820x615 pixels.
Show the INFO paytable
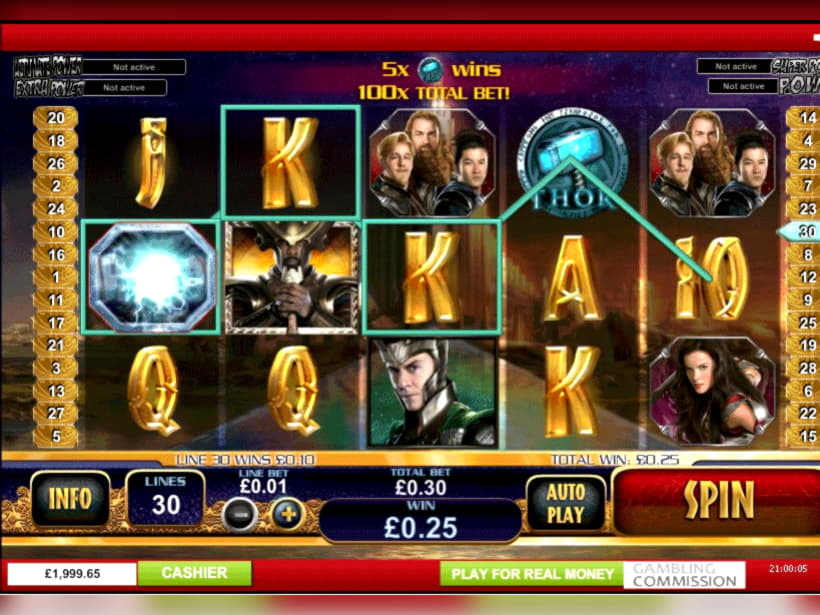point(69,500)
